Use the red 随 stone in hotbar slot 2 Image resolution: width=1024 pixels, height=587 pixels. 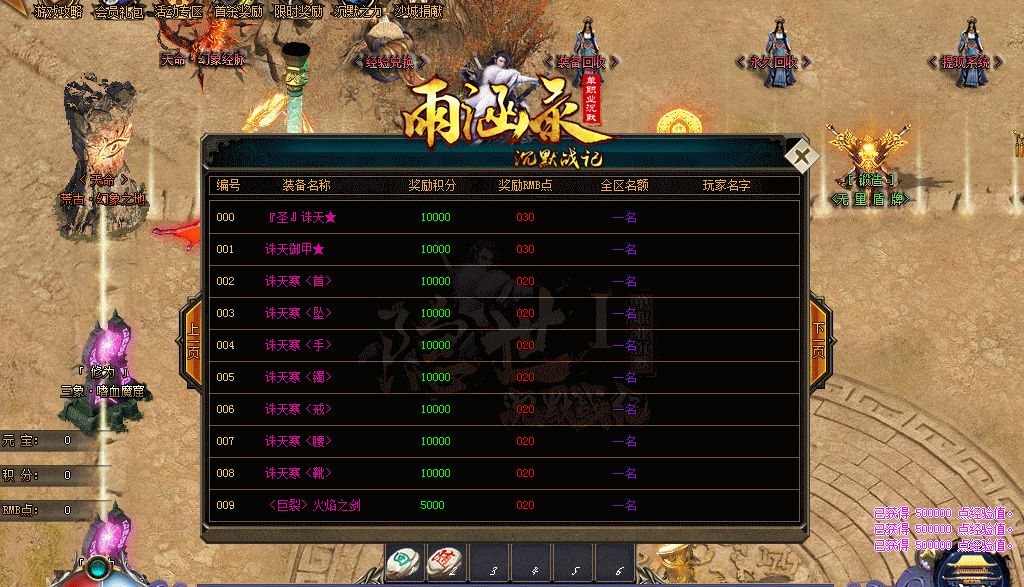click(x=445, y=563)
